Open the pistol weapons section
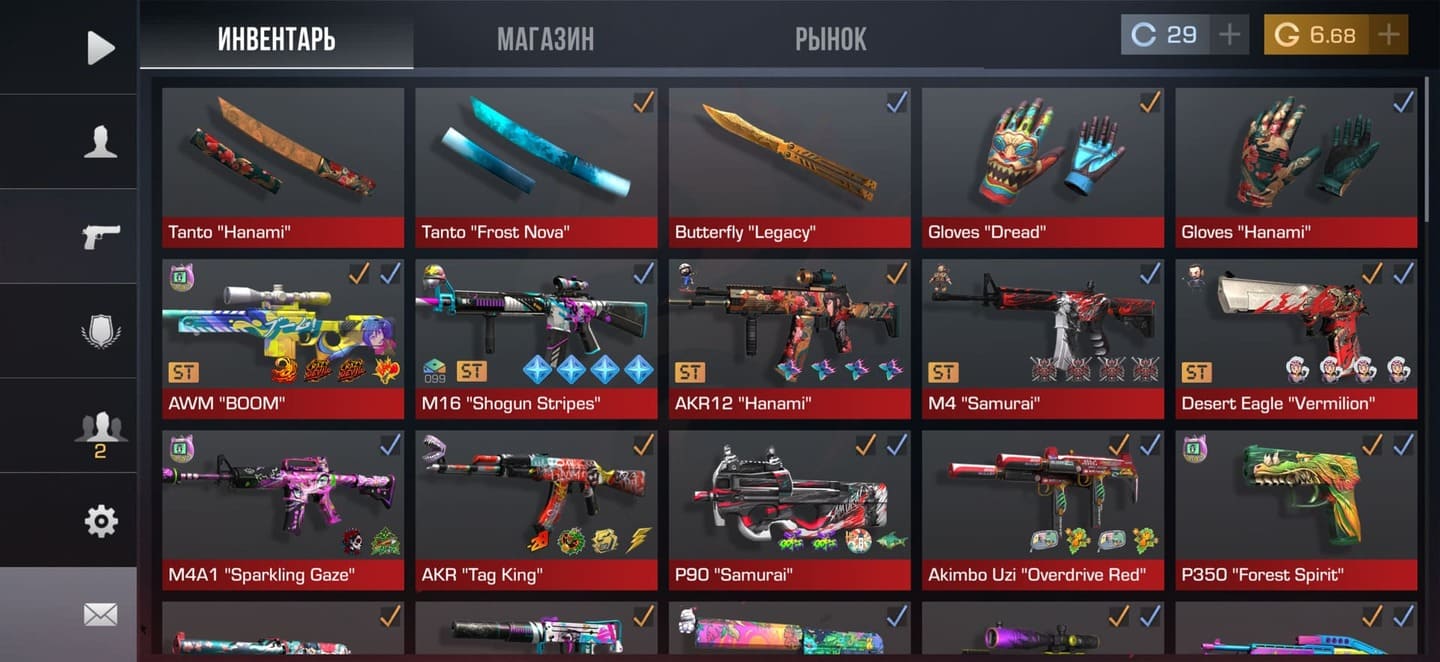This screenshot has width=1440, height=662. [100, 236]
